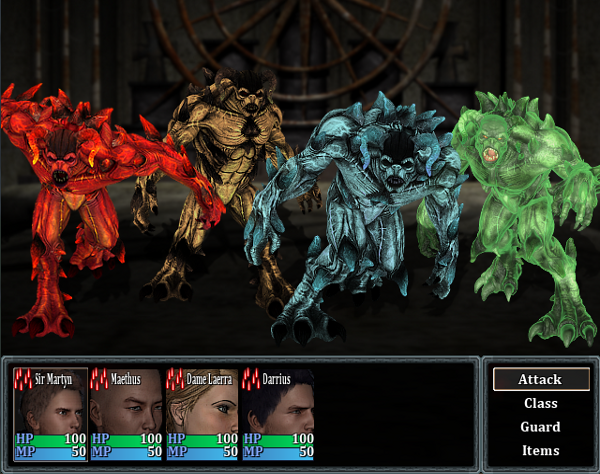Image resolution: width=600 pixels, height=474 pixels.
Task: Select the Attack command
Action: (540, 380)
